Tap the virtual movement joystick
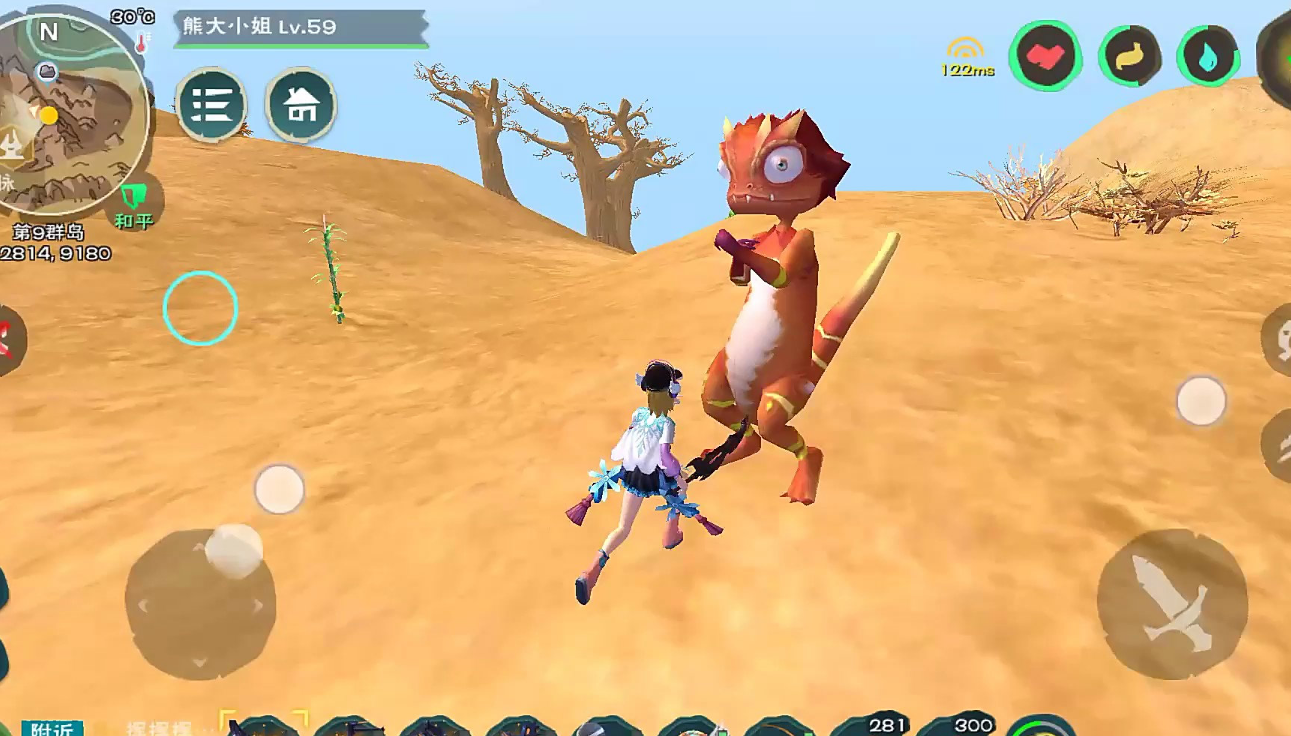1291x736 pixels. coord(200,603)
